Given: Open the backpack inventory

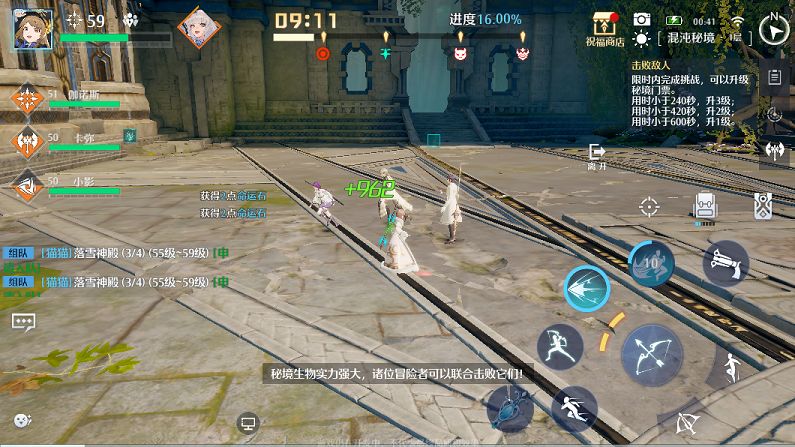Looking at the screenshot, I should [x=706, y=207].
